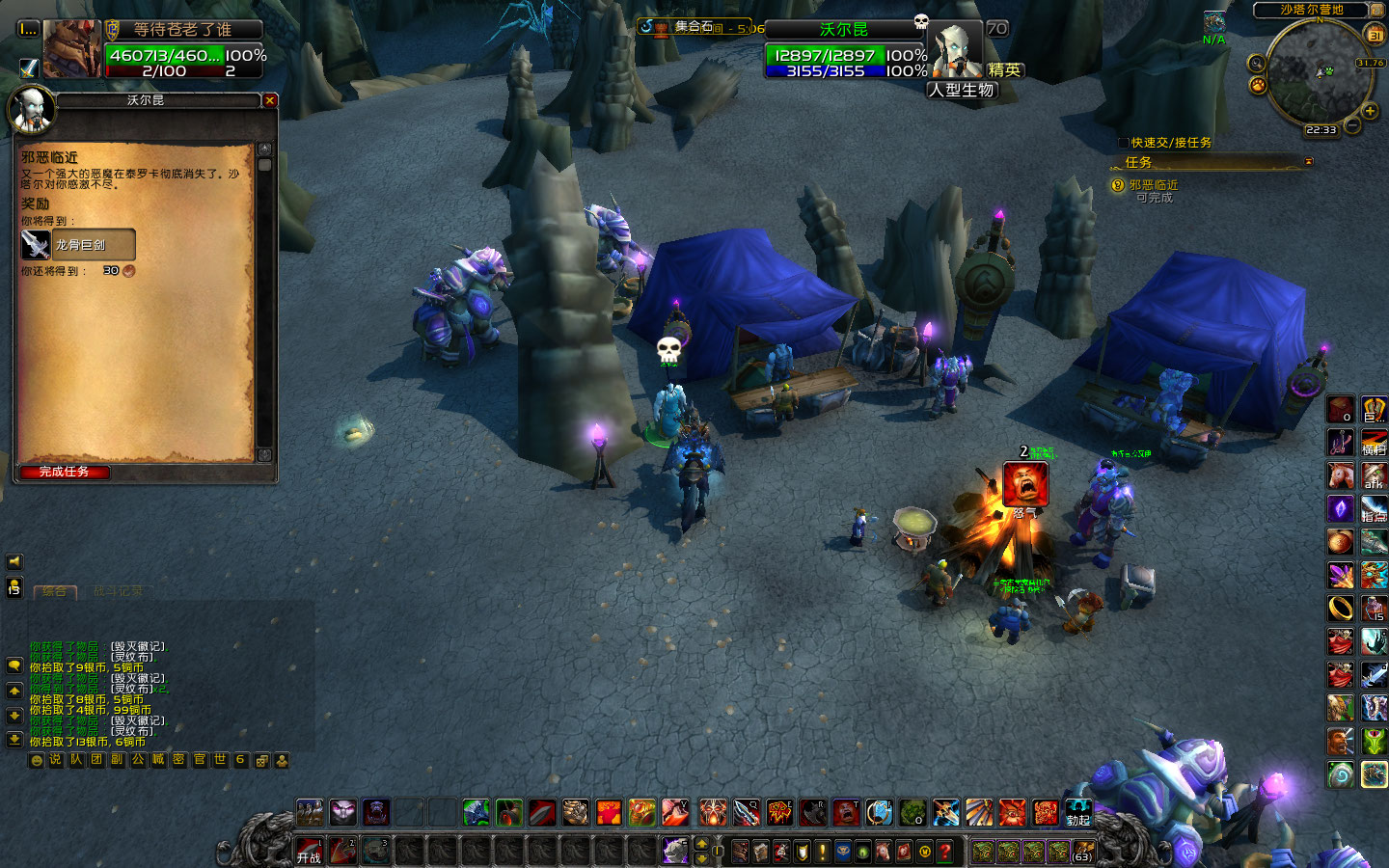Select the 龙骨巨剑 reward item
1389x868 pixels.
click(78, 245)
